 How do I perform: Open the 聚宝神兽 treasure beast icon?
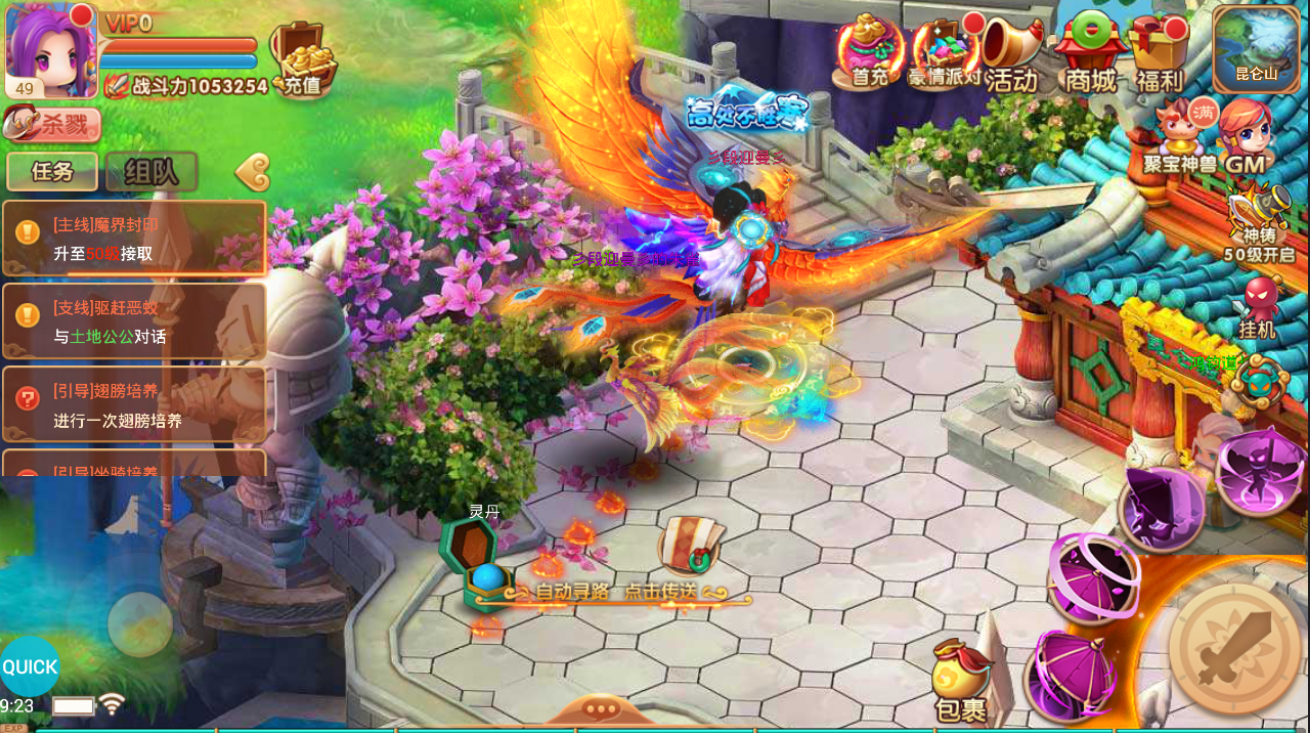click(1180, 134)
